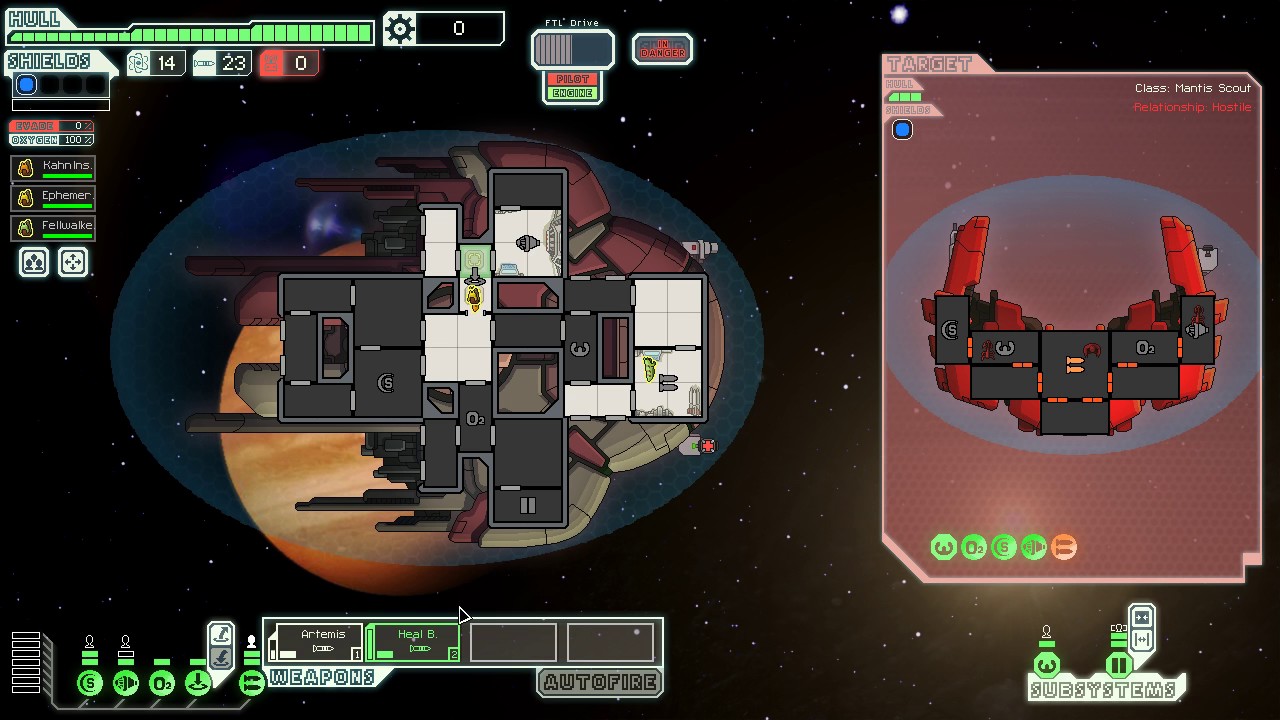The width and height of the screenshot is (1280, 720).
Task: Click the teleporter system icon
Action: pyautogui.click(x=198, y=684)
